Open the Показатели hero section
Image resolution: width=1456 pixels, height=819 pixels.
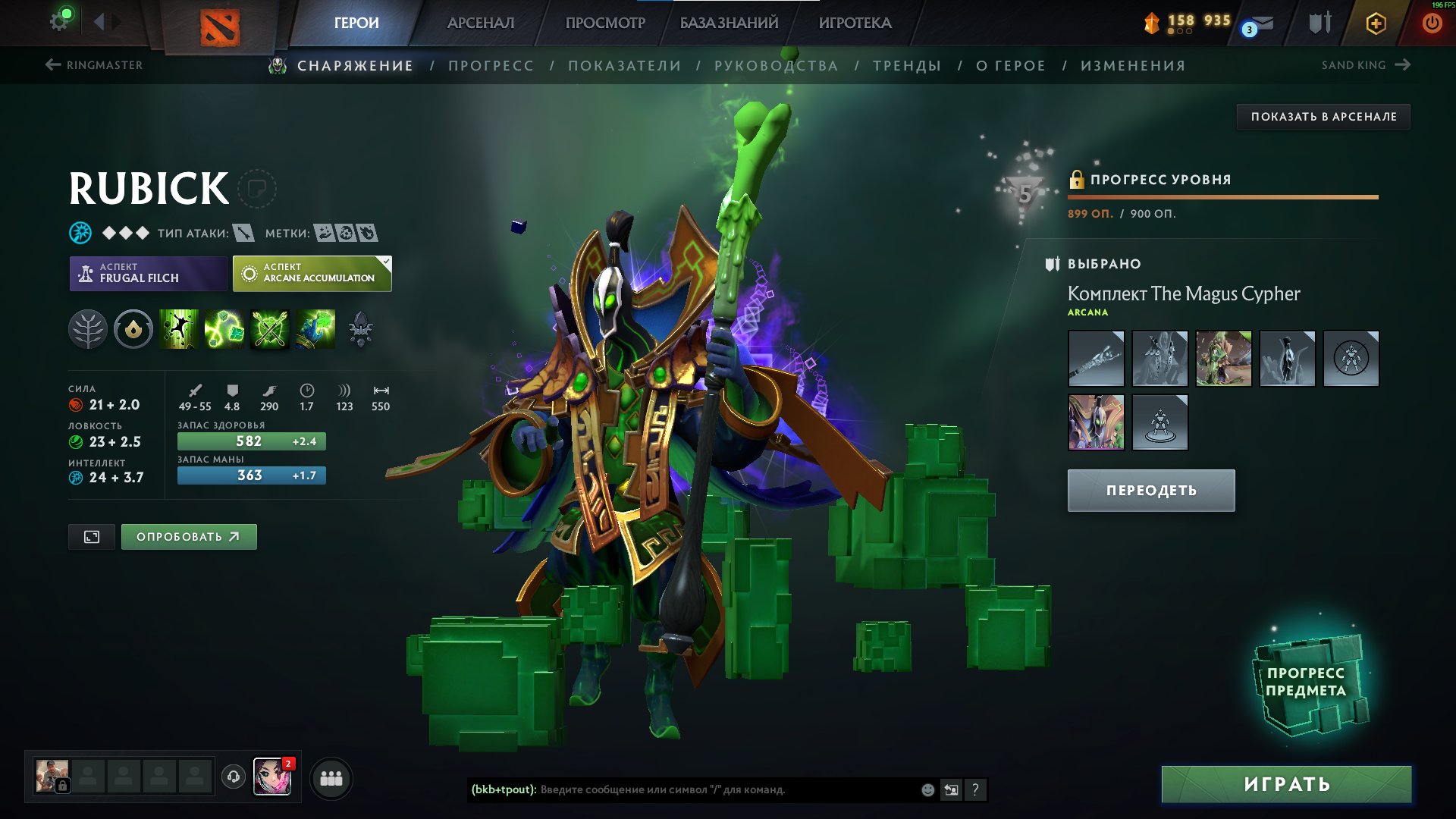tap(624, 66)
